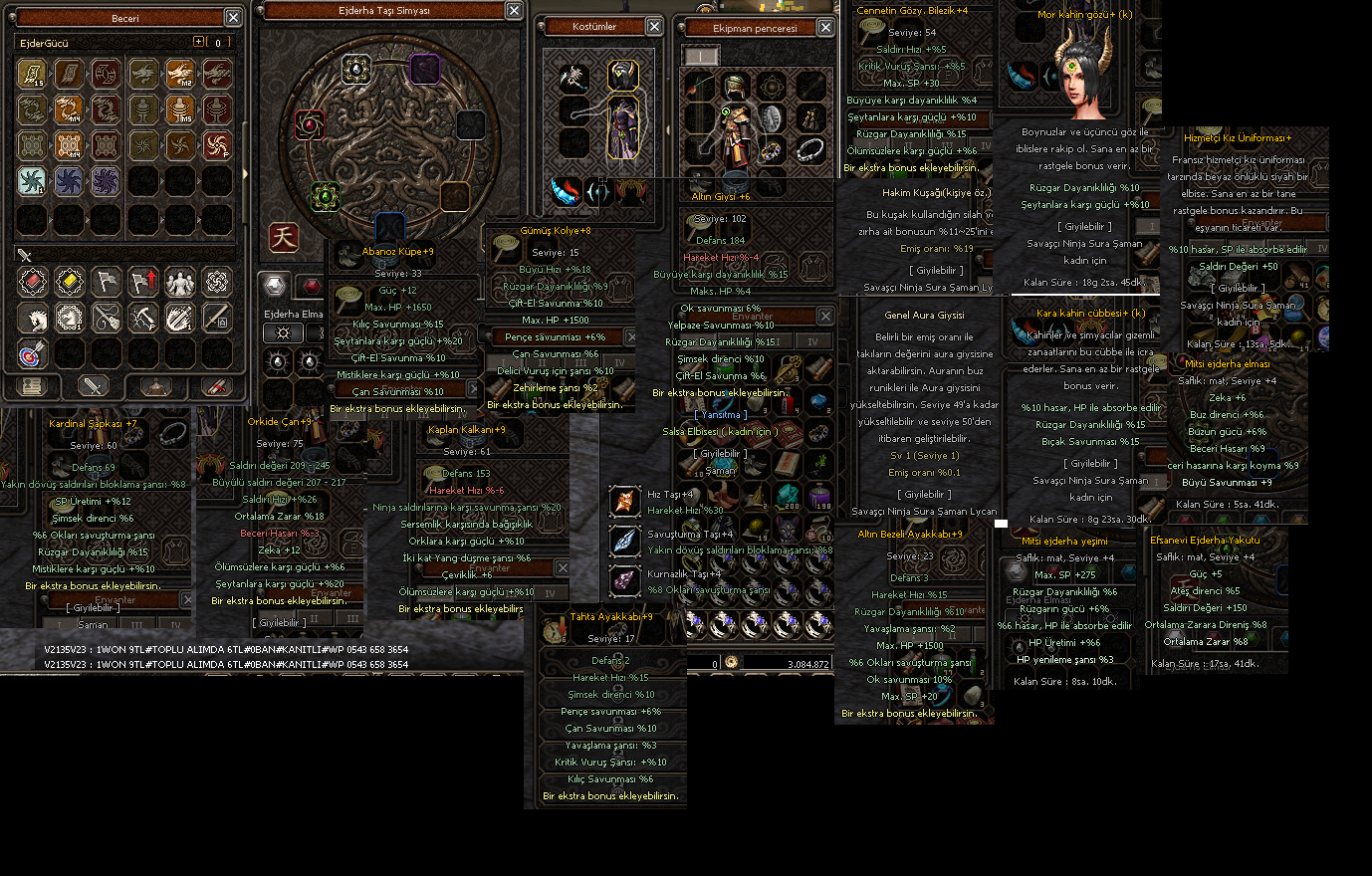This screenshot has height=876, width=1372.
Task: Switch to the sword tab in Beceri
Action: point(93,386)
